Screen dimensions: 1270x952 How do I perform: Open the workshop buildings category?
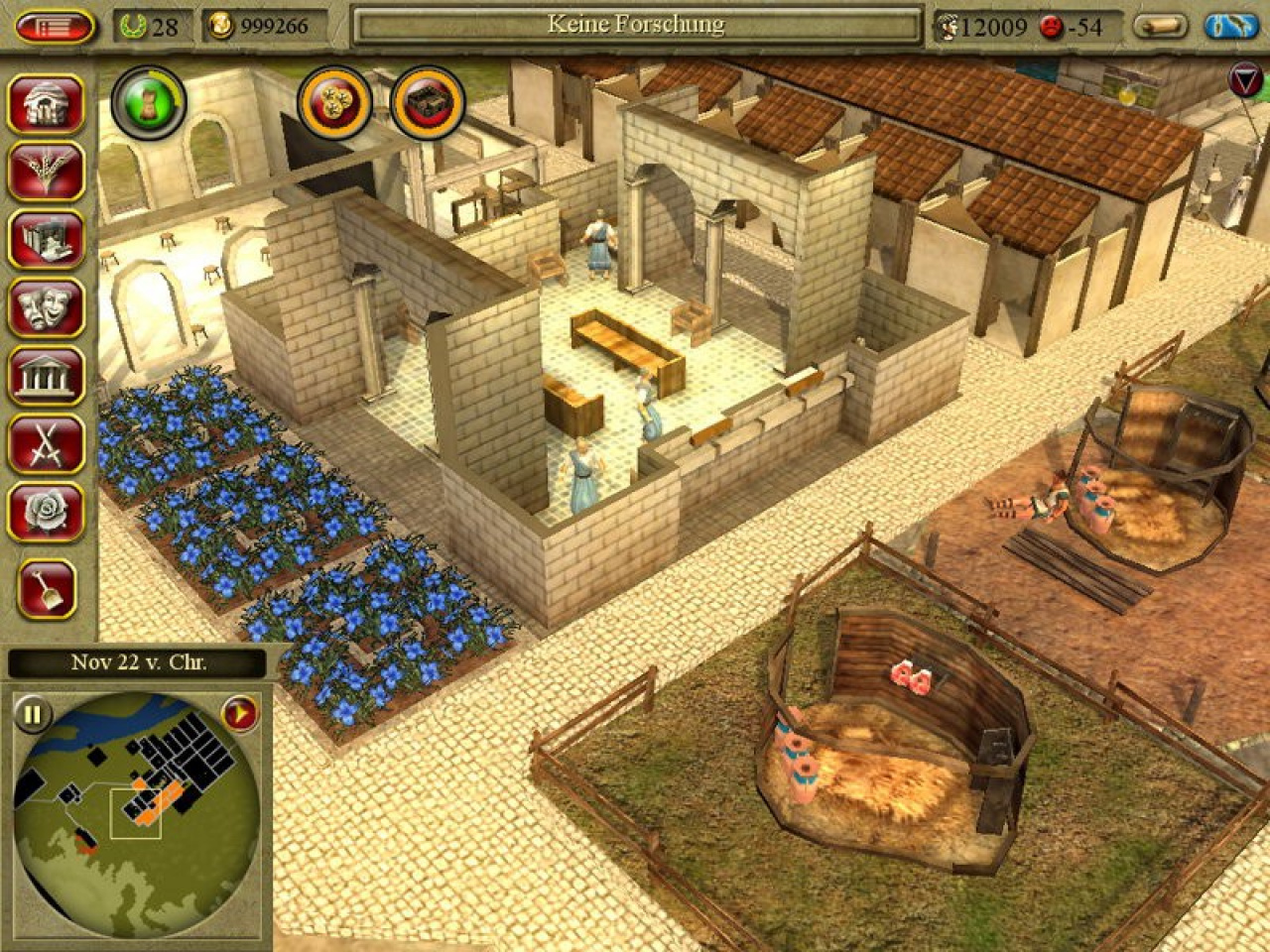click(x=46, y=239)
